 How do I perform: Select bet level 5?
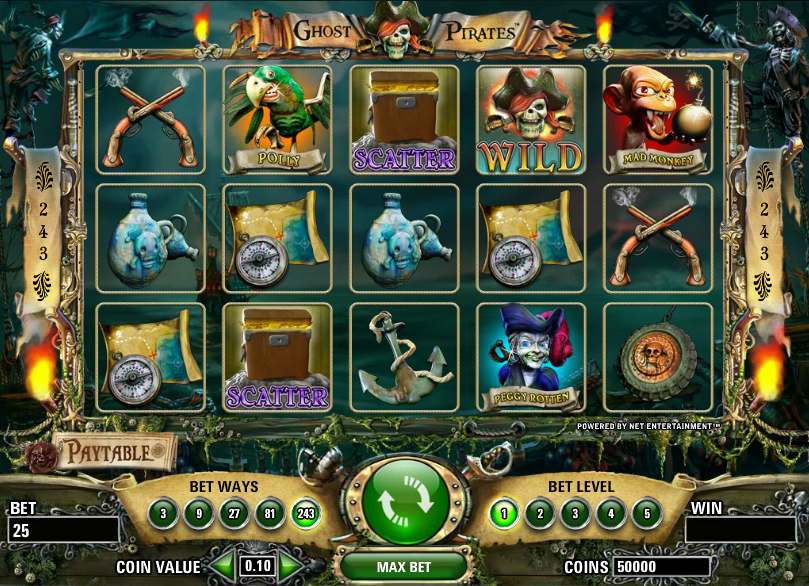pos(646,515)
